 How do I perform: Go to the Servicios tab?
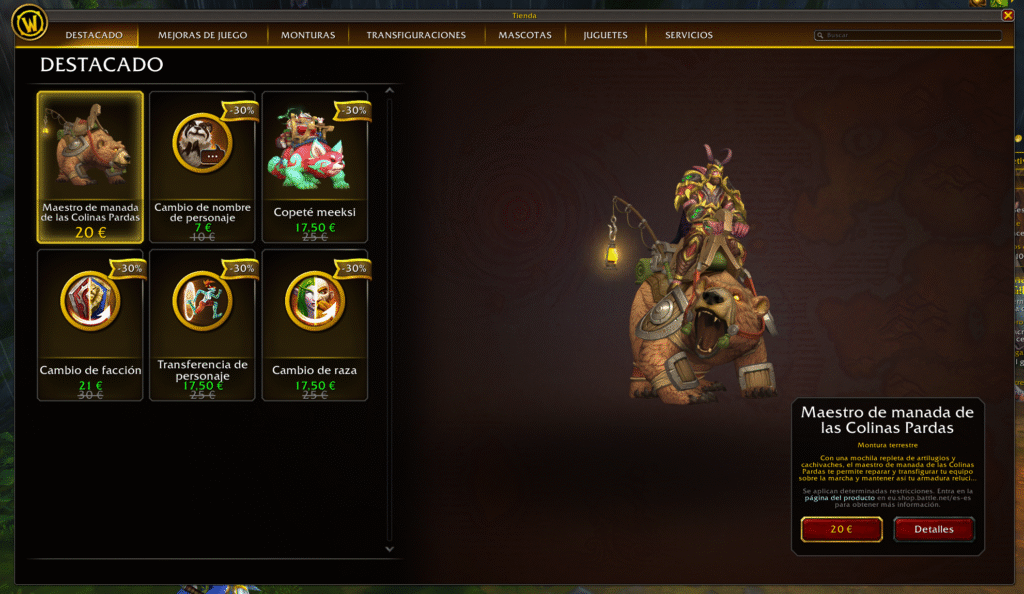click(x=689, y=35)
